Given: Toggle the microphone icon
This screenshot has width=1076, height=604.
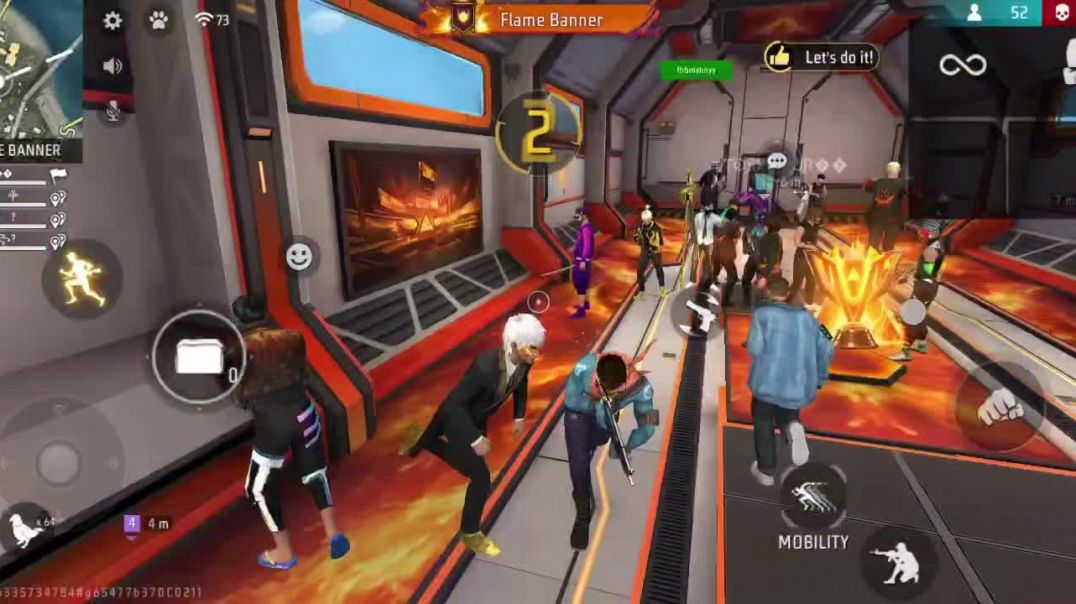Looking at the screenshot, I should pyautogui.click(x=113, y=112).
